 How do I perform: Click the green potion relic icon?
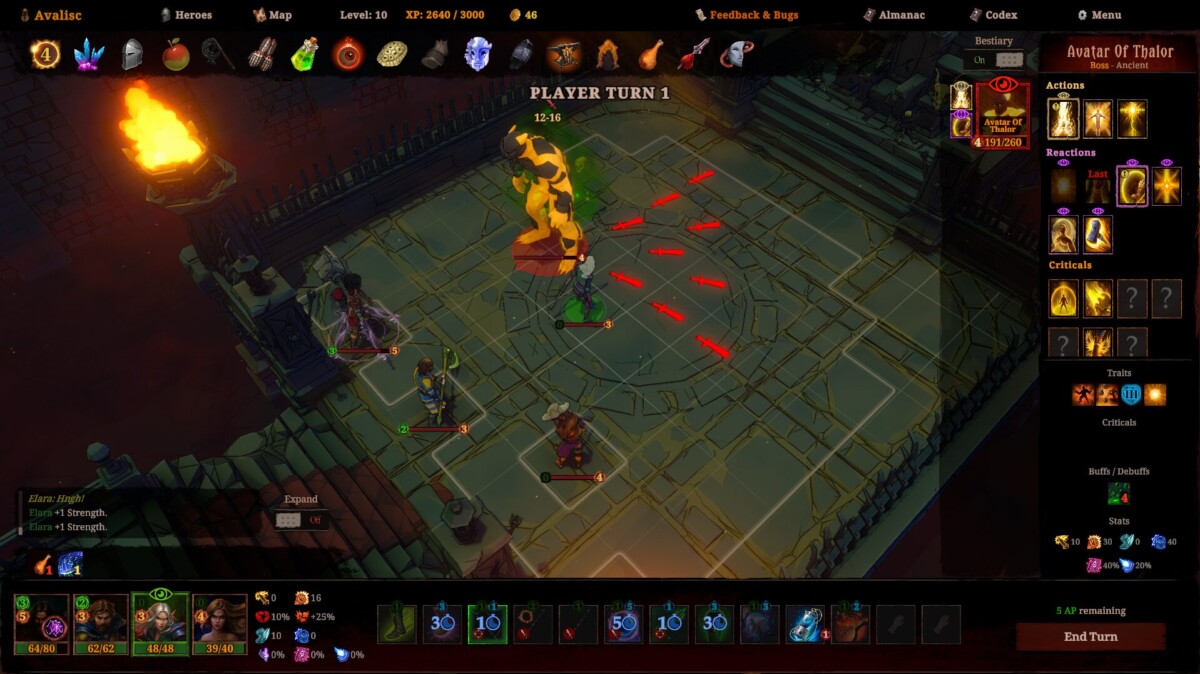[x=304, y=54]
